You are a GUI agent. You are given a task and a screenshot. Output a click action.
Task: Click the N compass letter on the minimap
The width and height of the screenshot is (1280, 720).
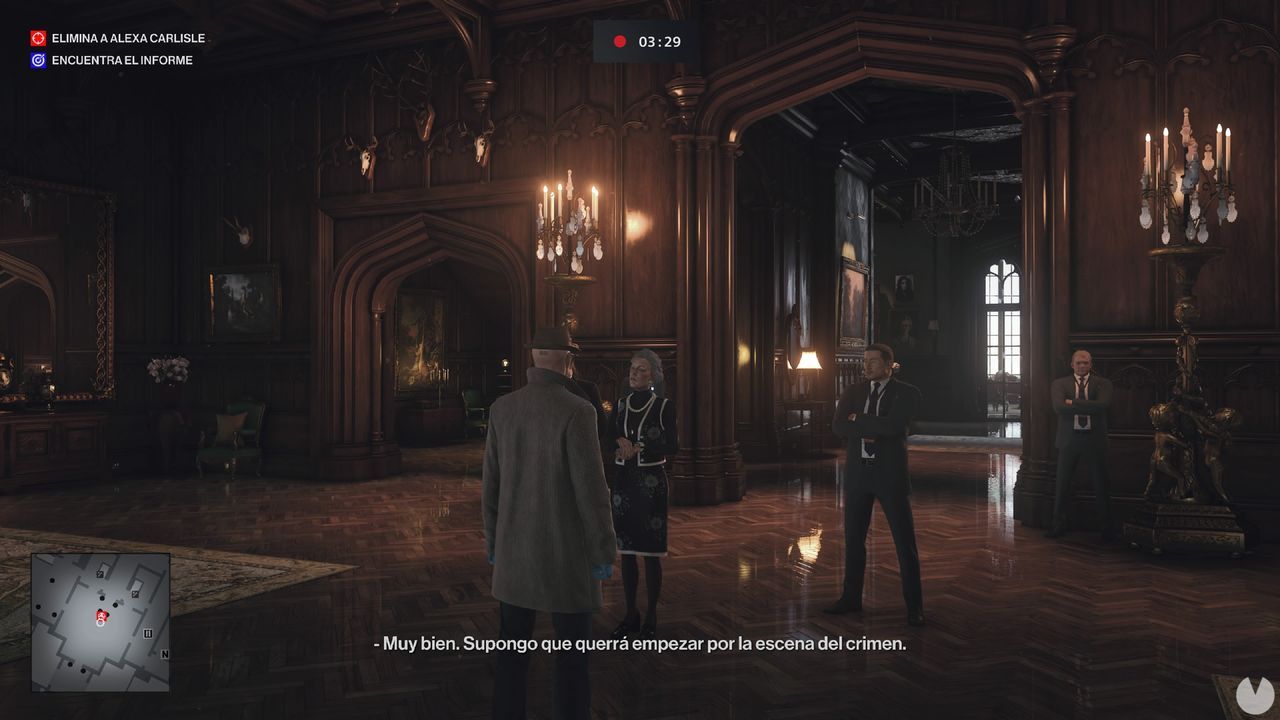click(164, 654)
